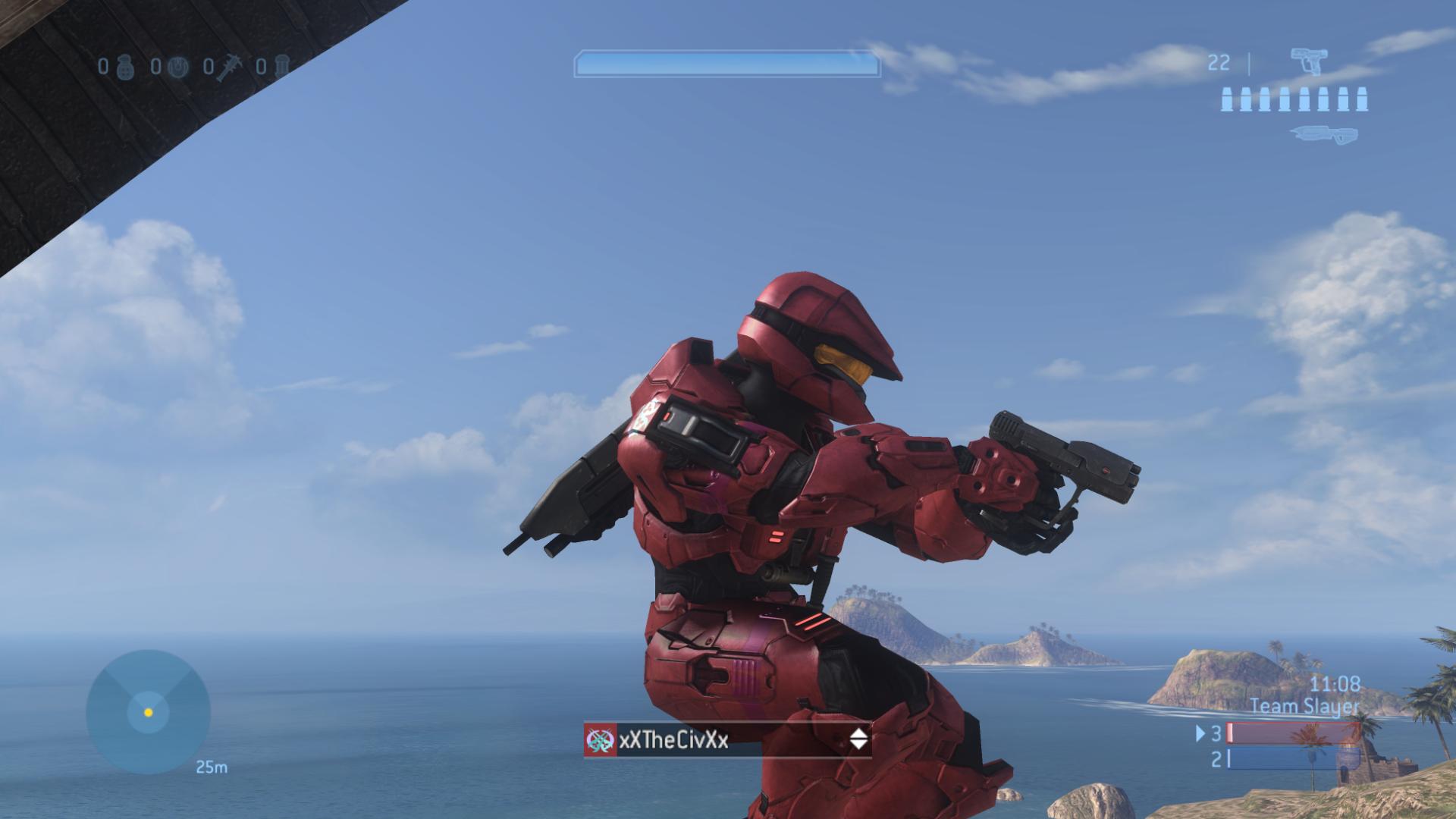Image resolution: width=1456 pixels, height=819 pixels.
Task: Select the xXTheCivXx player name bar
Action: coord(726,740)
